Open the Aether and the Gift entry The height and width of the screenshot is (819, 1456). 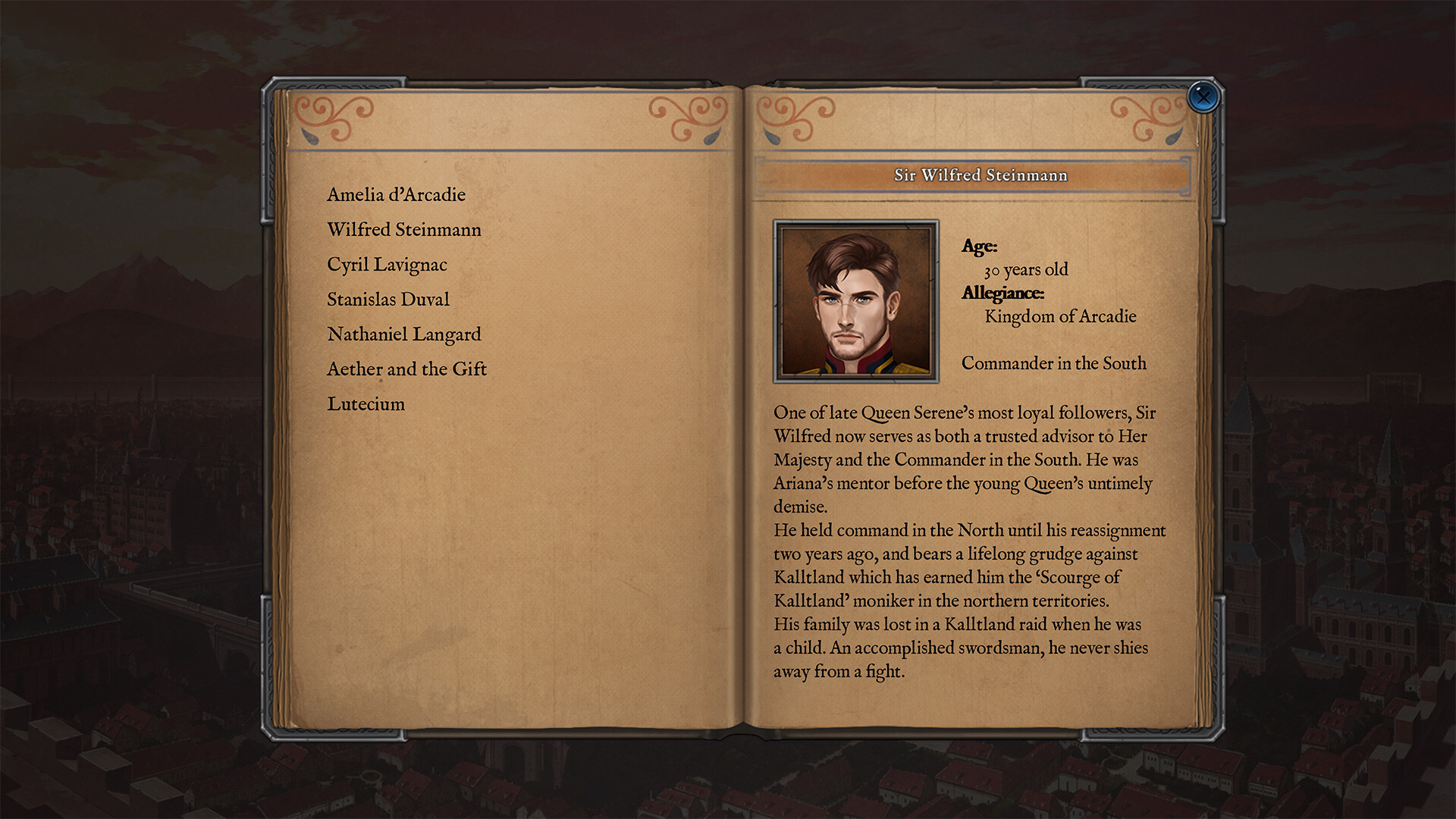coord(406,369)
